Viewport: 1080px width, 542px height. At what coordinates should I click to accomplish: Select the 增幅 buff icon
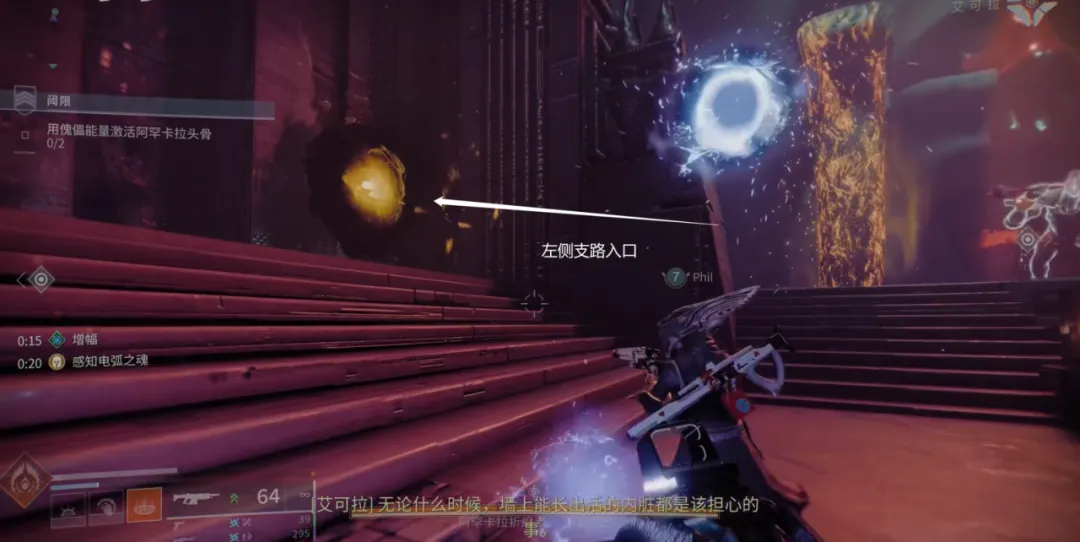click(56, 340)
